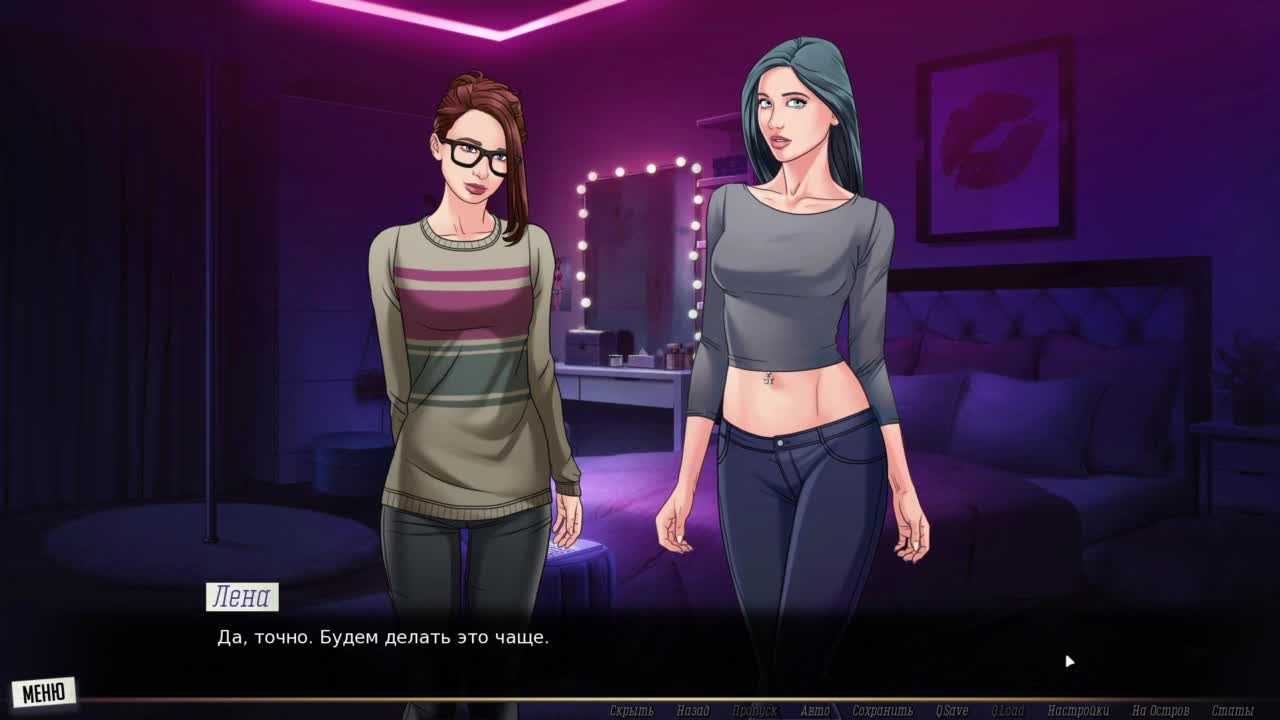The image size is (1280, 720).
Task: Enable auto-advance with Авто
Action: click(x=815, y=711)
